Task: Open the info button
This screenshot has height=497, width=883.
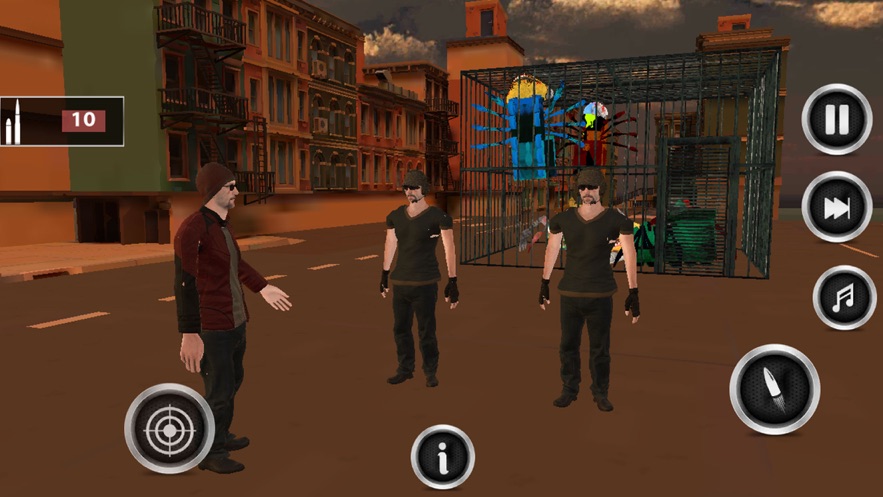Action: tap(443, 457)
